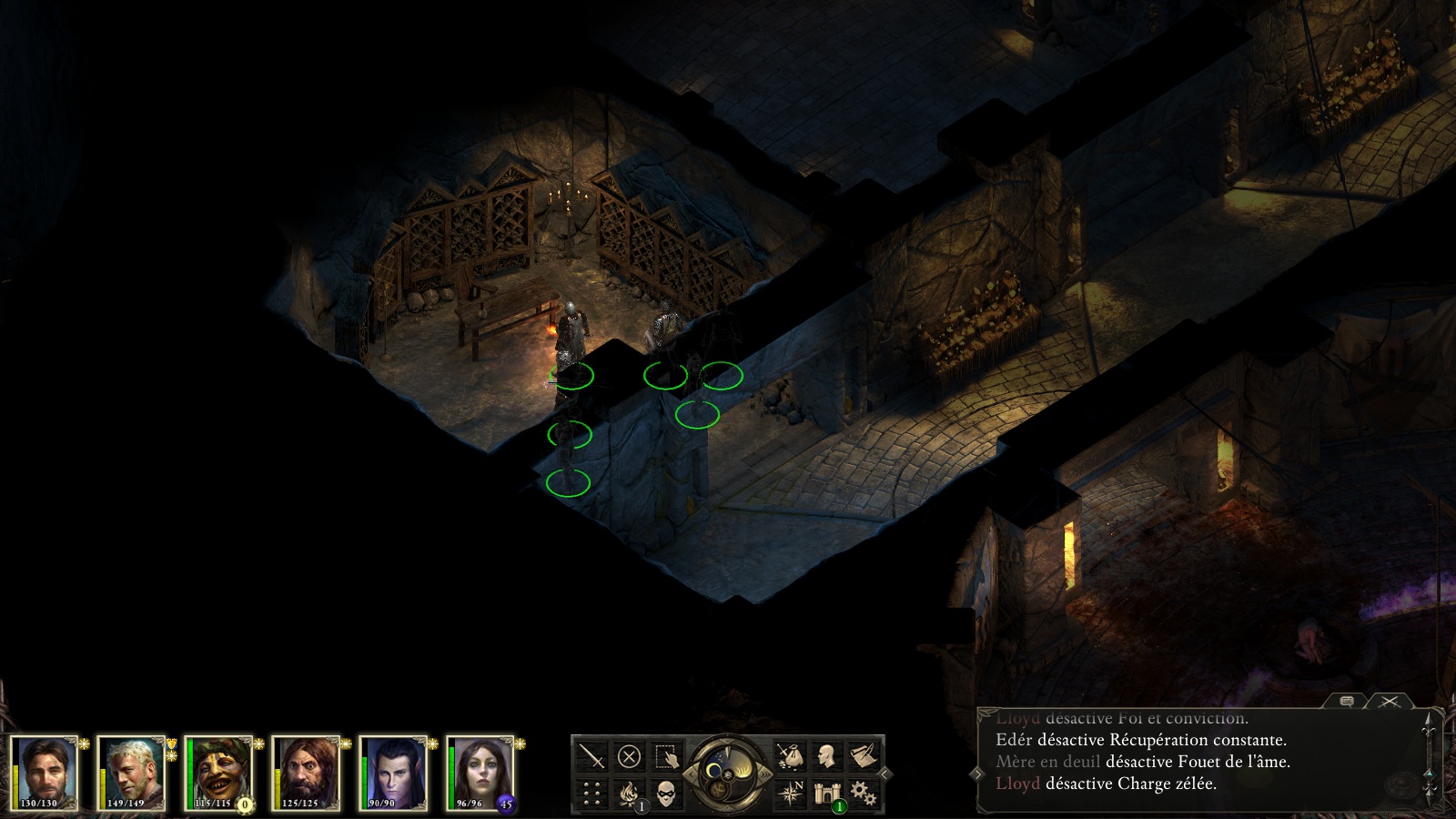Open the options gears icon
Image resolution: width=1456 pixels, height=819 pixels.
[x=863, y=794]
